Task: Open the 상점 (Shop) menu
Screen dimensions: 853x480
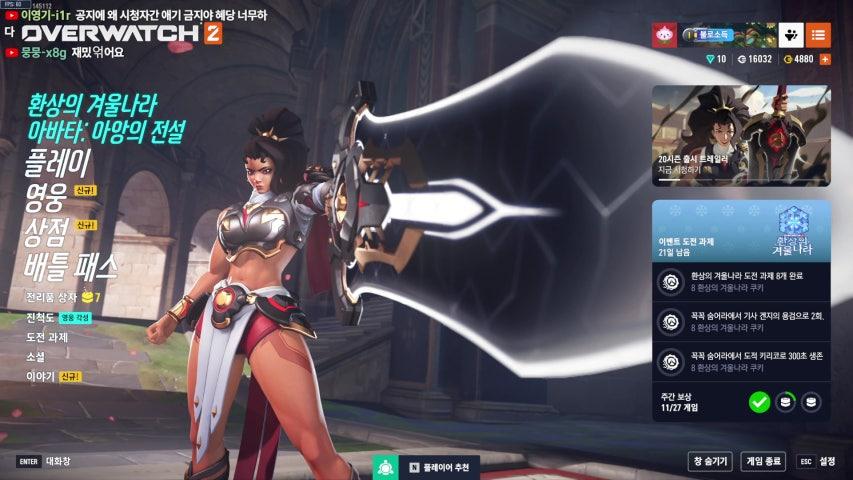Action: pyautogui.click(x=46, y=231)
